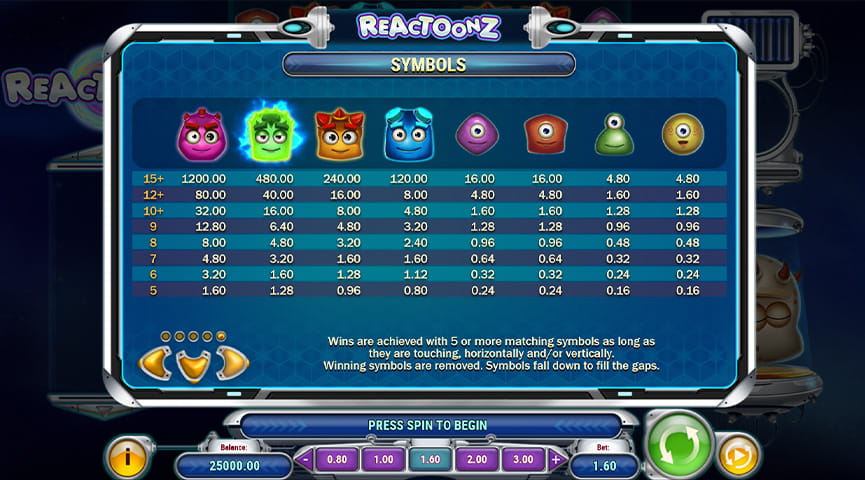The width and height of the screenshot is (865, 480).
Task: Close paytable with the down arrow button
Action: (194, 364)
